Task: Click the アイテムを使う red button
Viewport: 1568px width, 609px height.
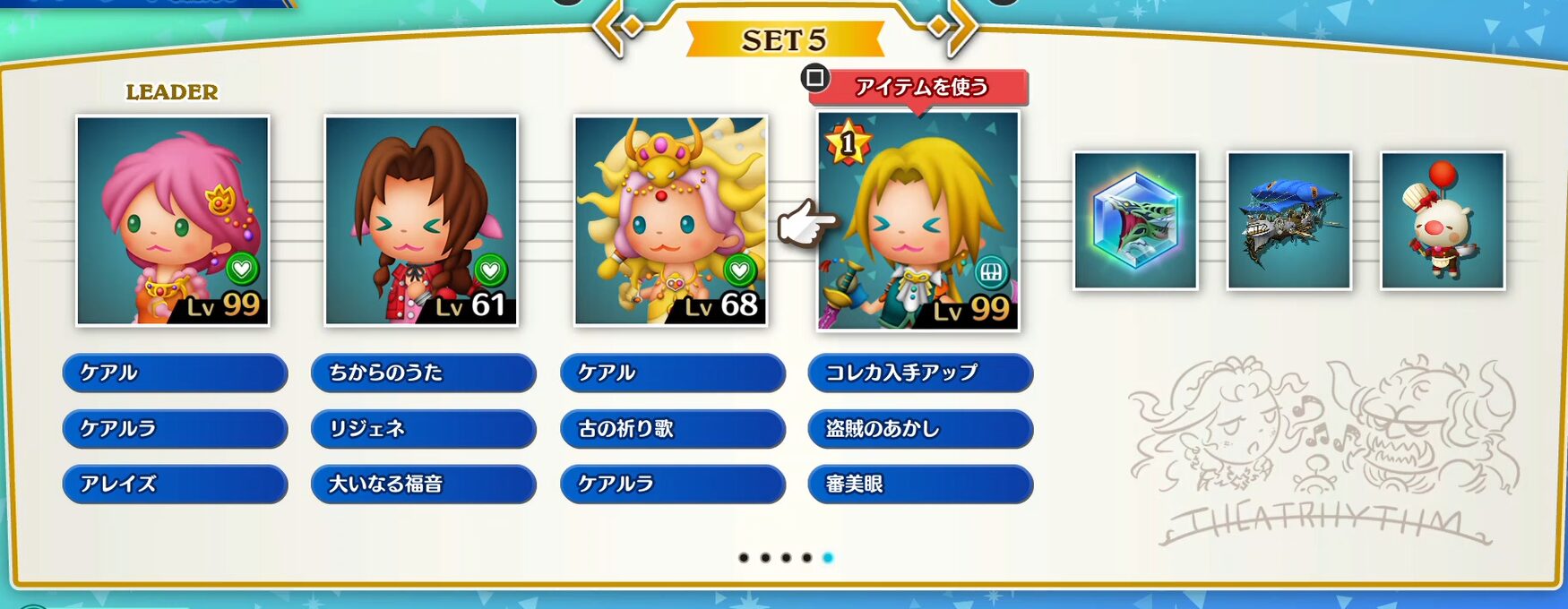Action: coord(919,88)
